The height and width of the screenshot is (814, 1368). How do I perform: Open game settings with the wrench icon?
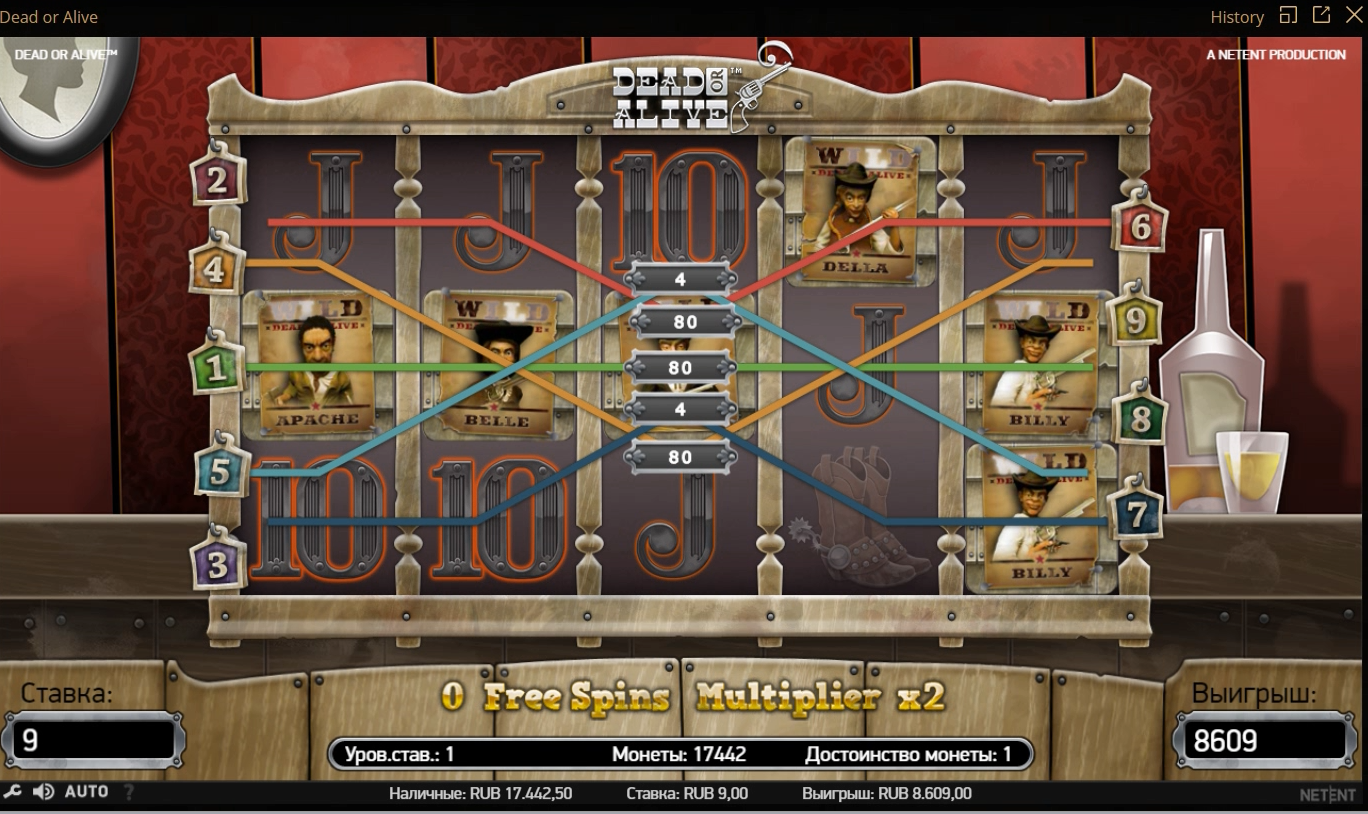tap(13, 792)
